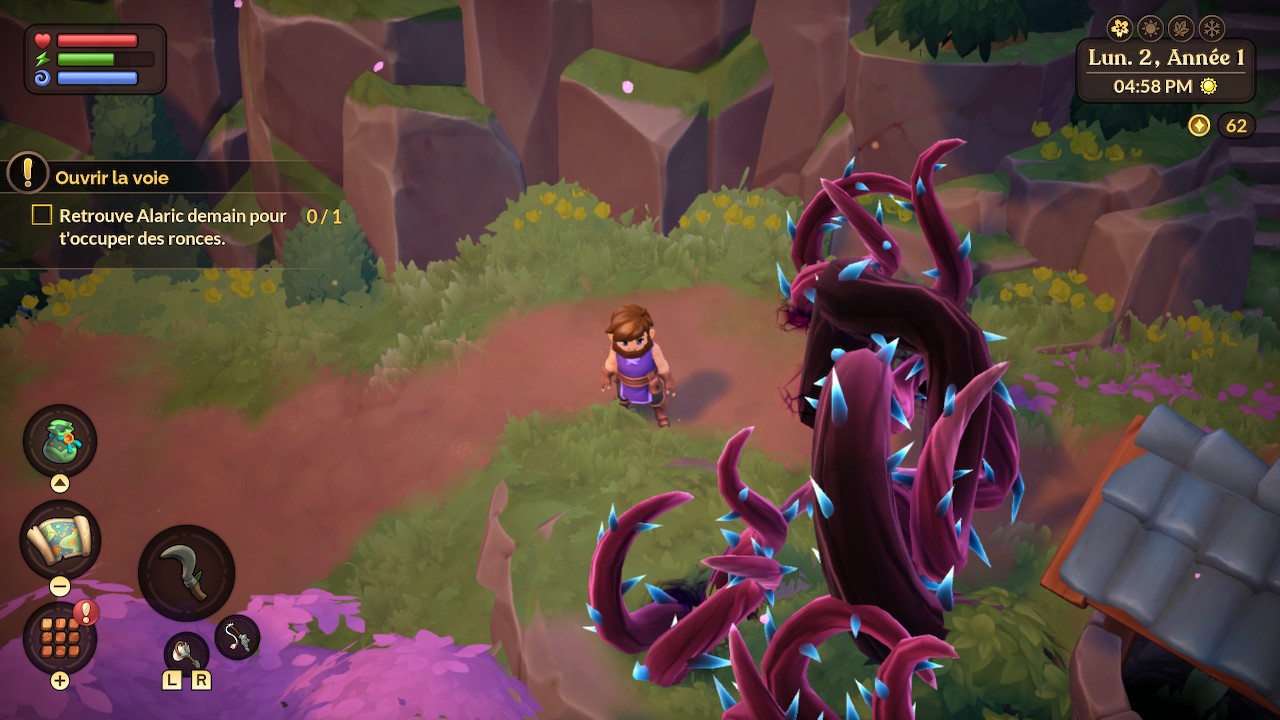
Task: Select the equipped sickle tool
Action: (187, 573)
